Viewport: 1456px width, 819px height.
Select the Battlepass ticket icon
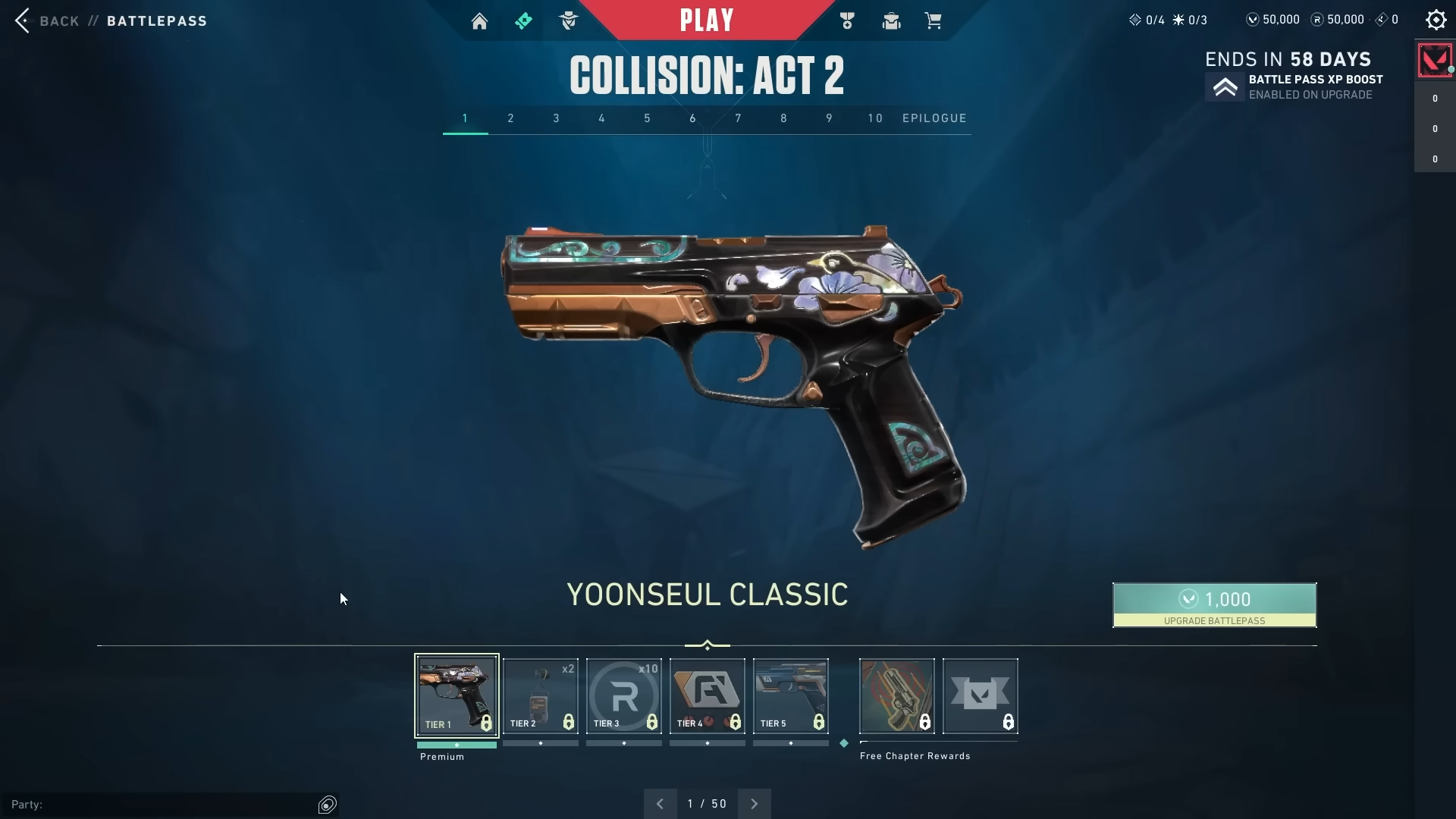click(524, 20)
